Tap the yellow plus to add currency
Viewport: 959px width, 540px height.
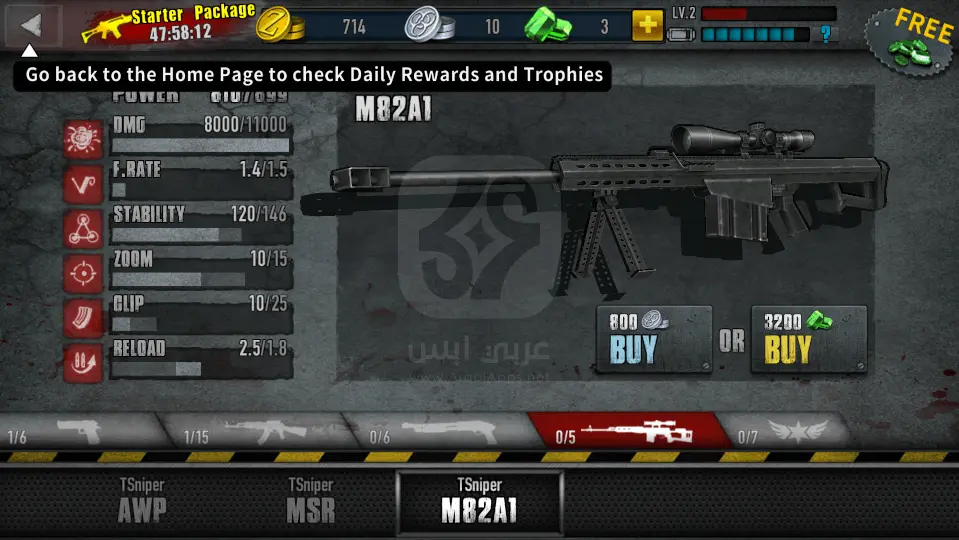tap(648, 26)
